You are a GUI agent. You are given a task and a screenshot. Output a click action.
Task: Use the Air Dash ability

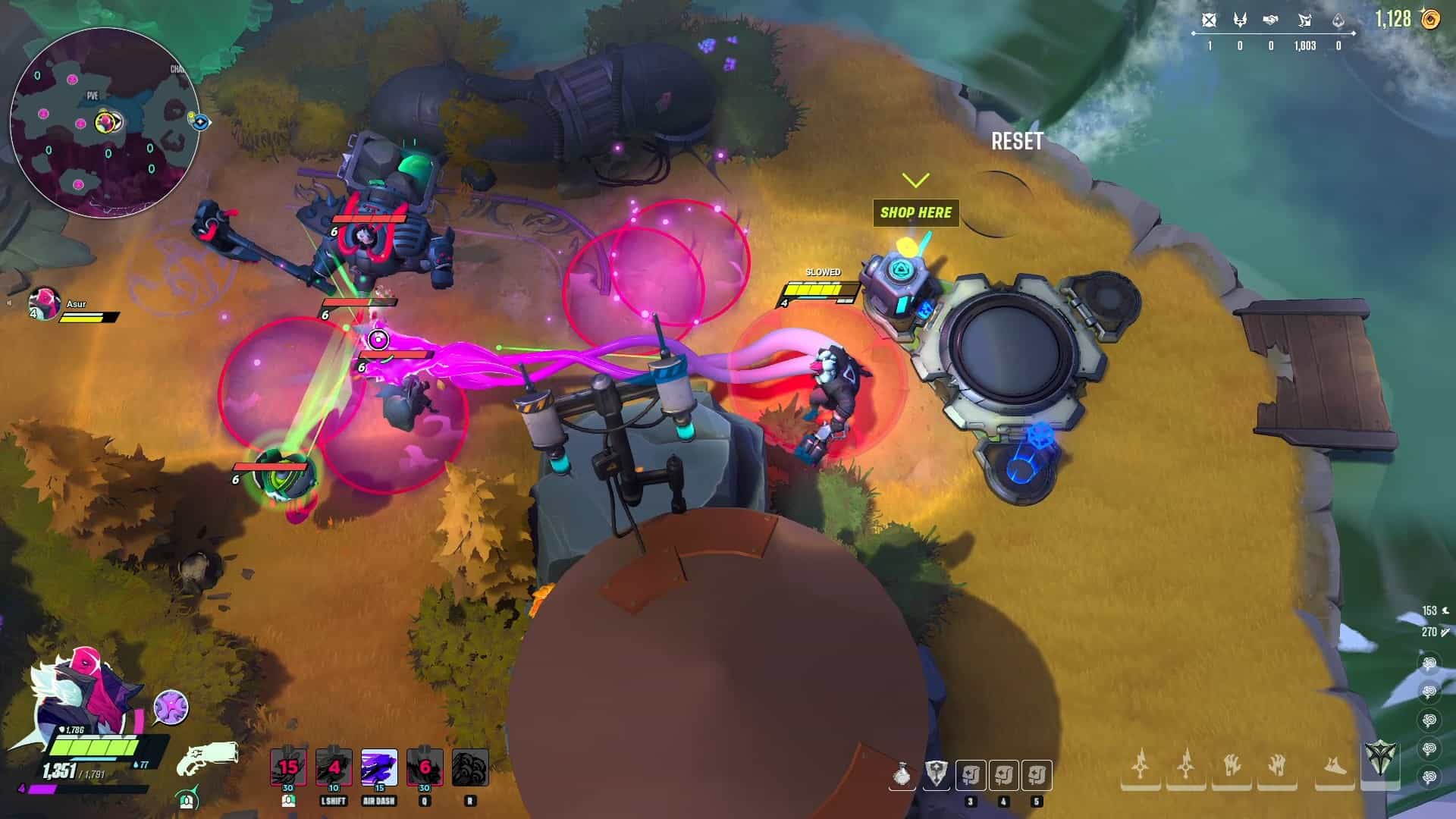tap(379, 767)
